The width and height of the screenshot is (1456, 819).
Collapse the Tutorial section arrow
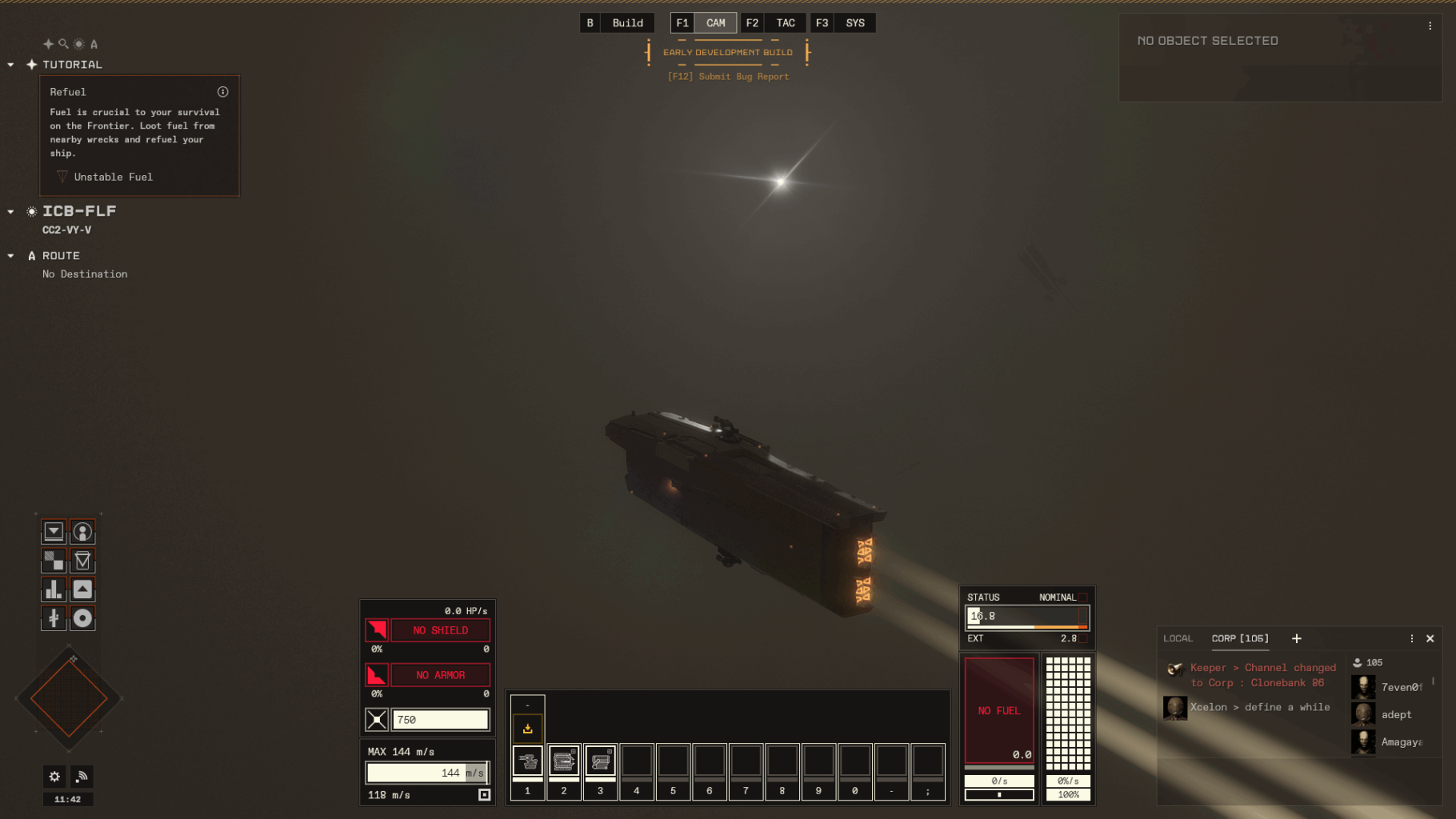click(10, 65)
